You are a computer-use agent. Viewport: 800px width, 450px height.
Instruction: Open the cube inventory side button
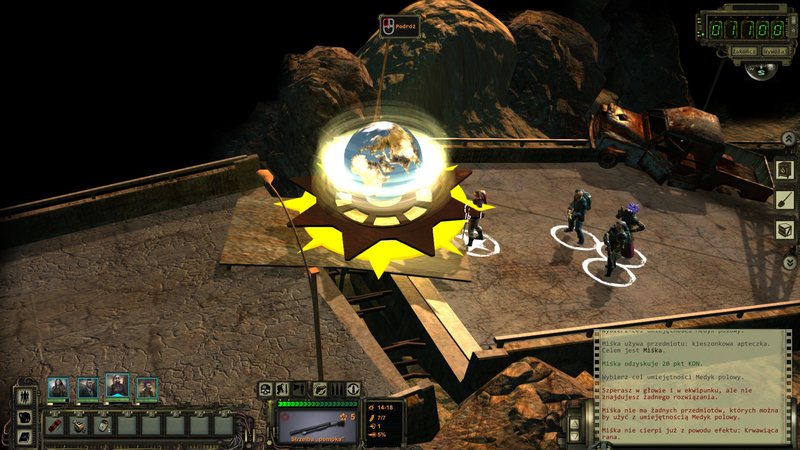coord(786,230)
